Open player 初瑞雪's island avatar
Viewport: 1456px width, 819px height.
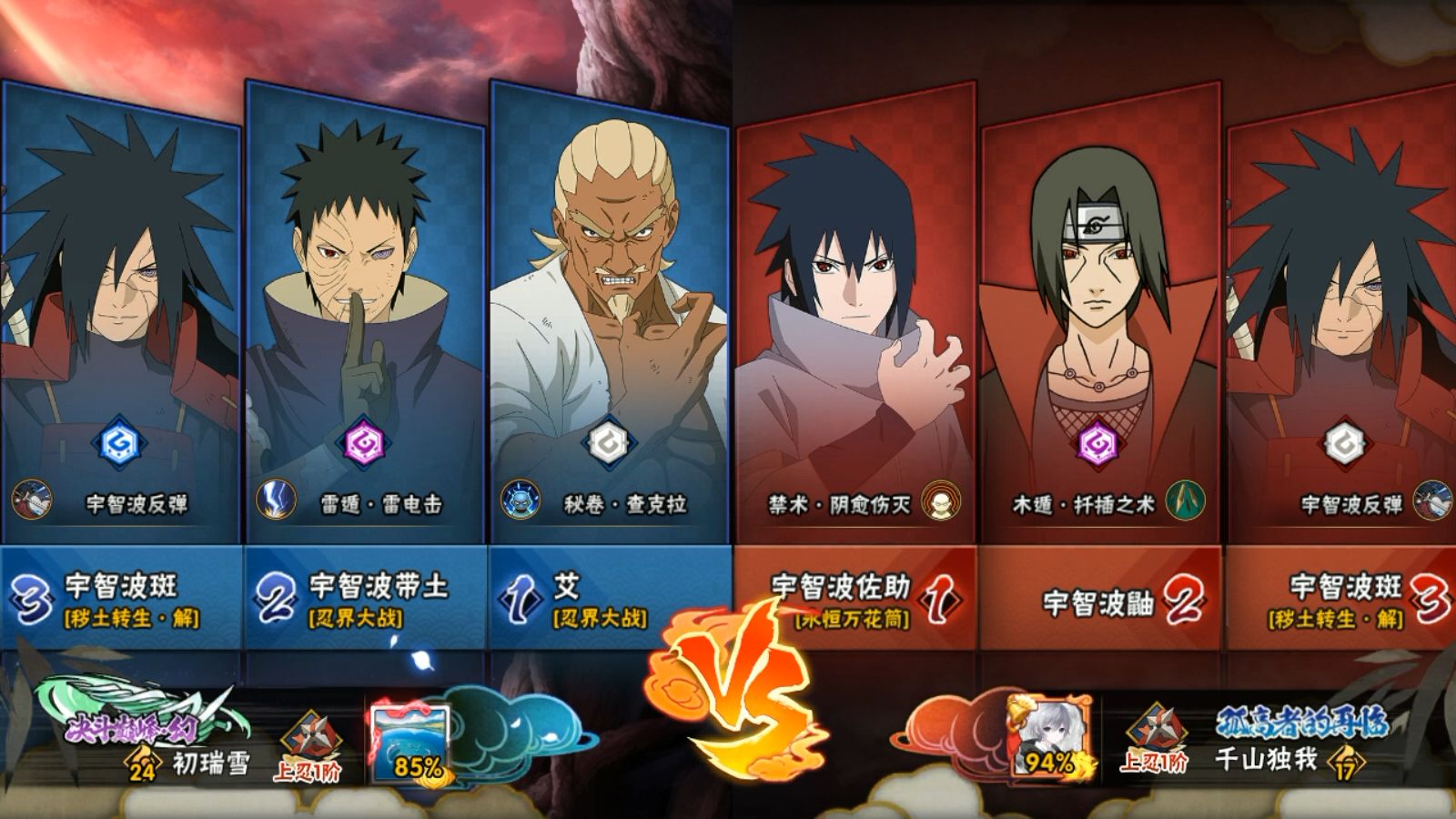409,744
